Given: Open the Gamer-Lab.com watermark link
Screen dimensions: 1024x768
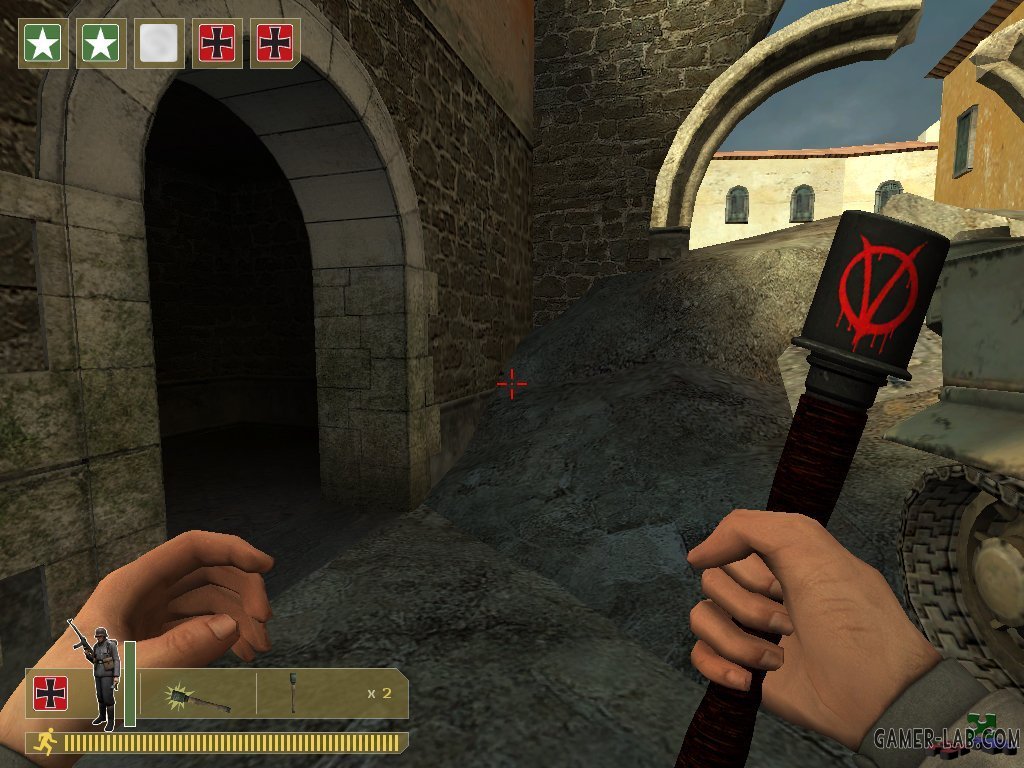Looking at the screenshot, I should tap(945, 740).
